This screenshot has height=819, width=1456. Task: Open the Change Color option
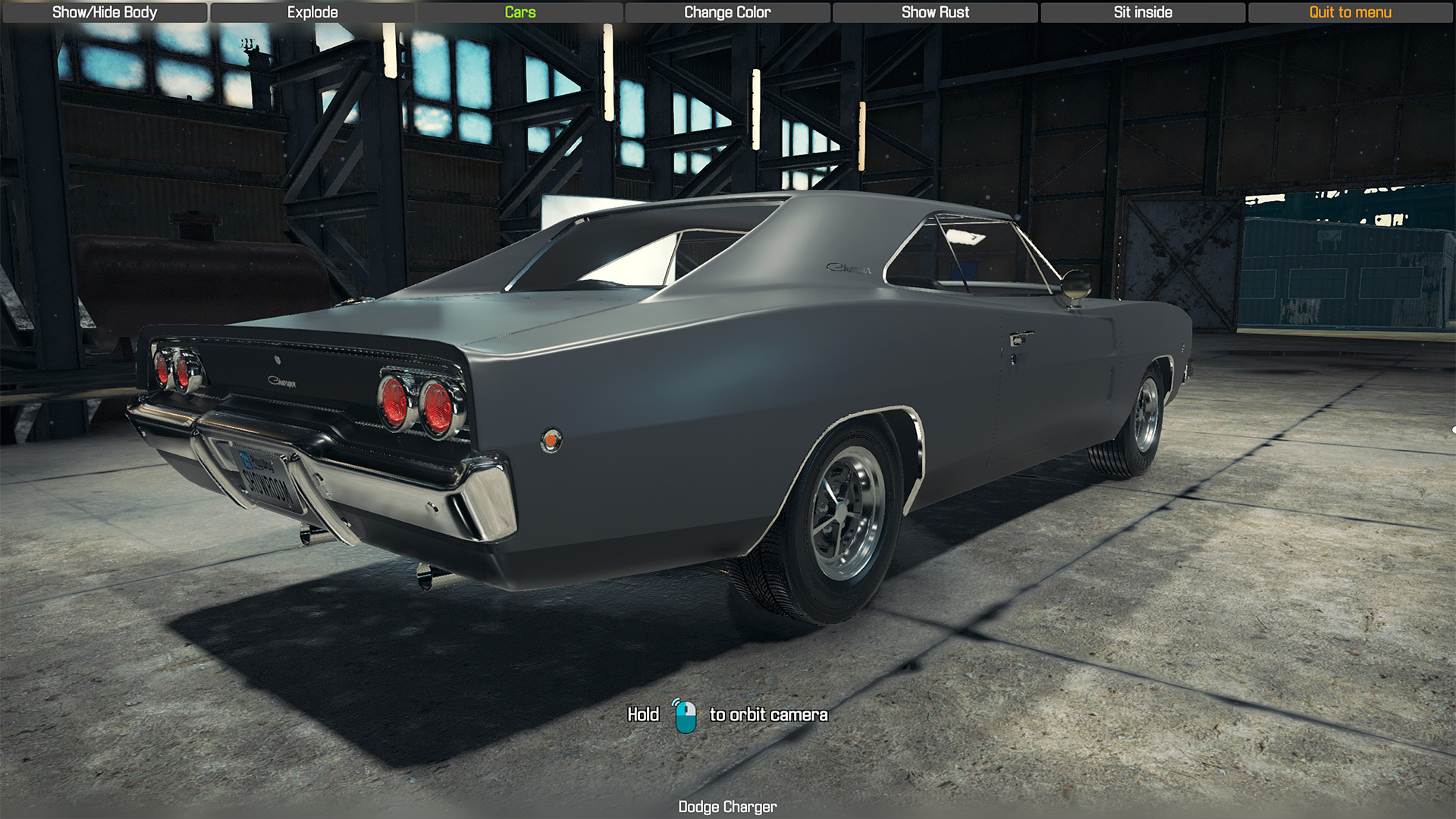click(x=726, y=12)
